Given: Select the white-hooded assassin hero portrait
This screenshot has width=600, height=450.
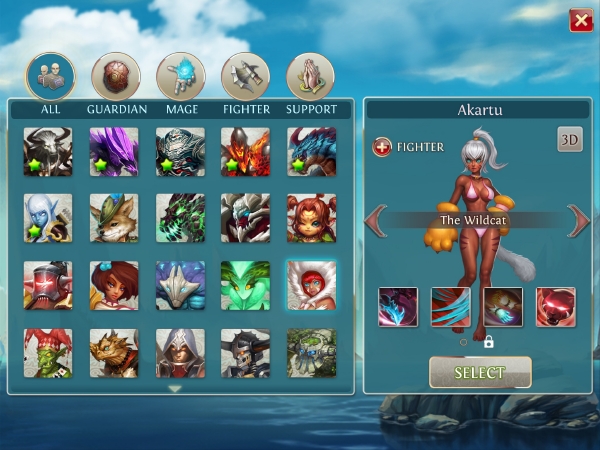Looking at the screenshot, I should pyautogui.click(x=181, y=352).
